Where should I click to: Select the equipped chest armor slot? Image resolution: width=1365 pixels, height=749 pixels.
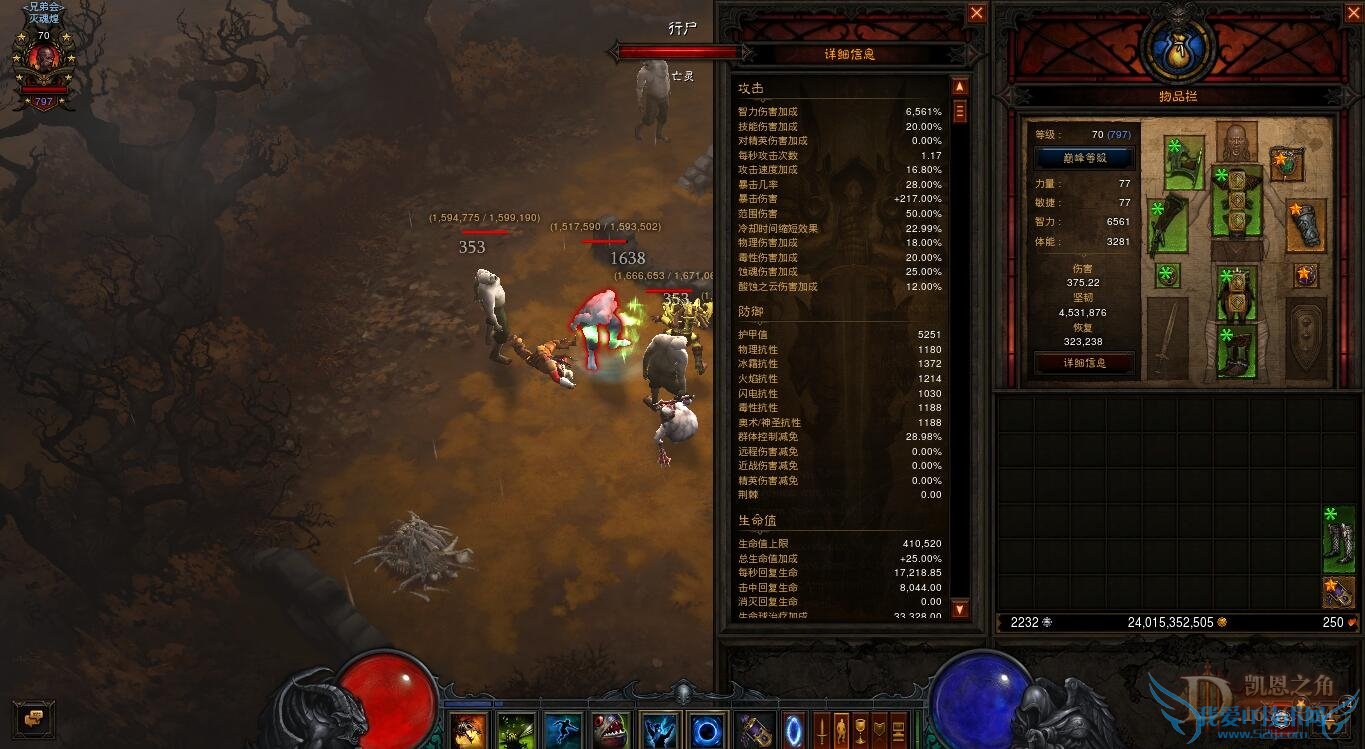(x=1237, y=199)
